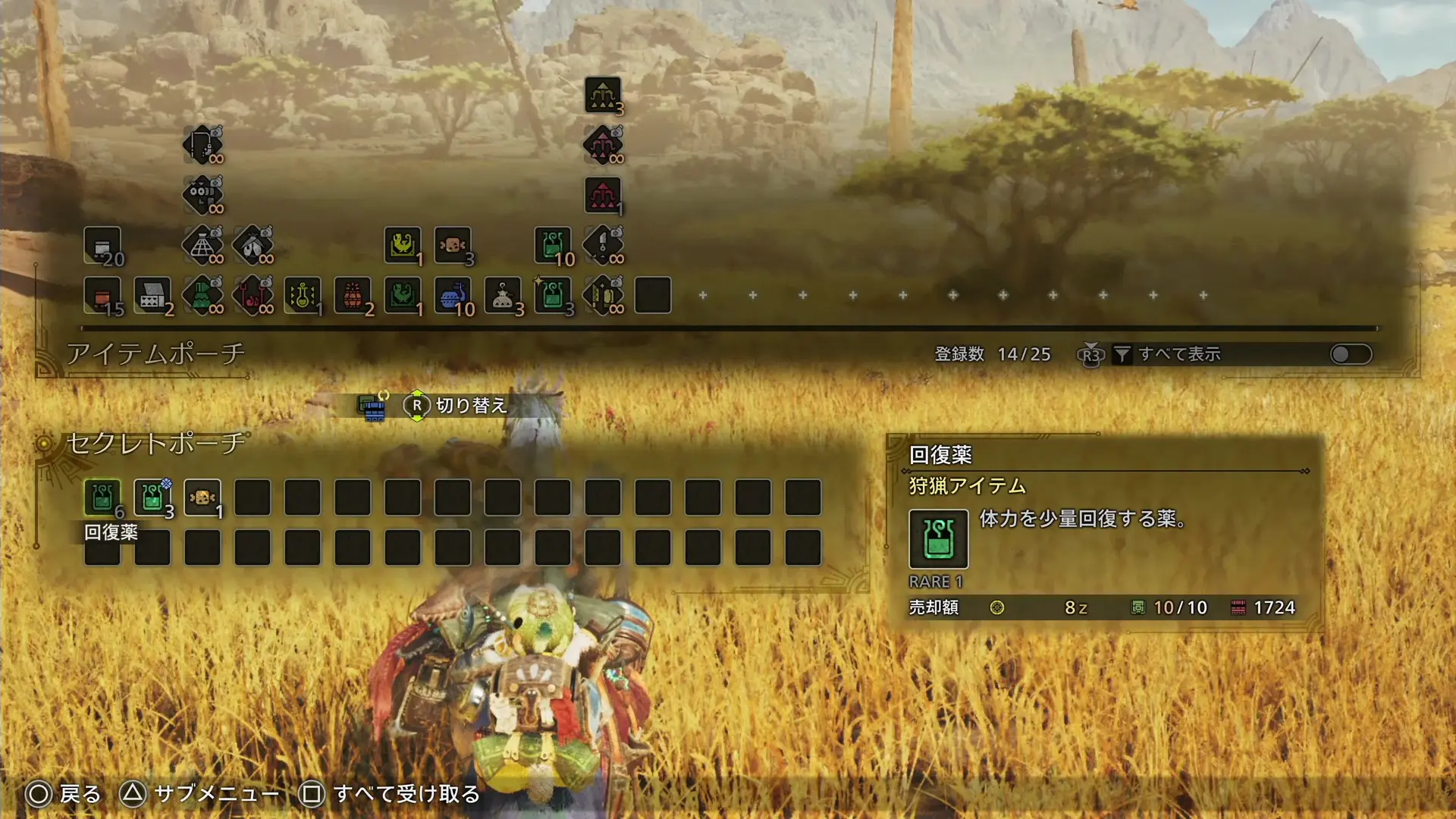
Task: Select the yellow monster trap item
Action: (x=403, y=245)
